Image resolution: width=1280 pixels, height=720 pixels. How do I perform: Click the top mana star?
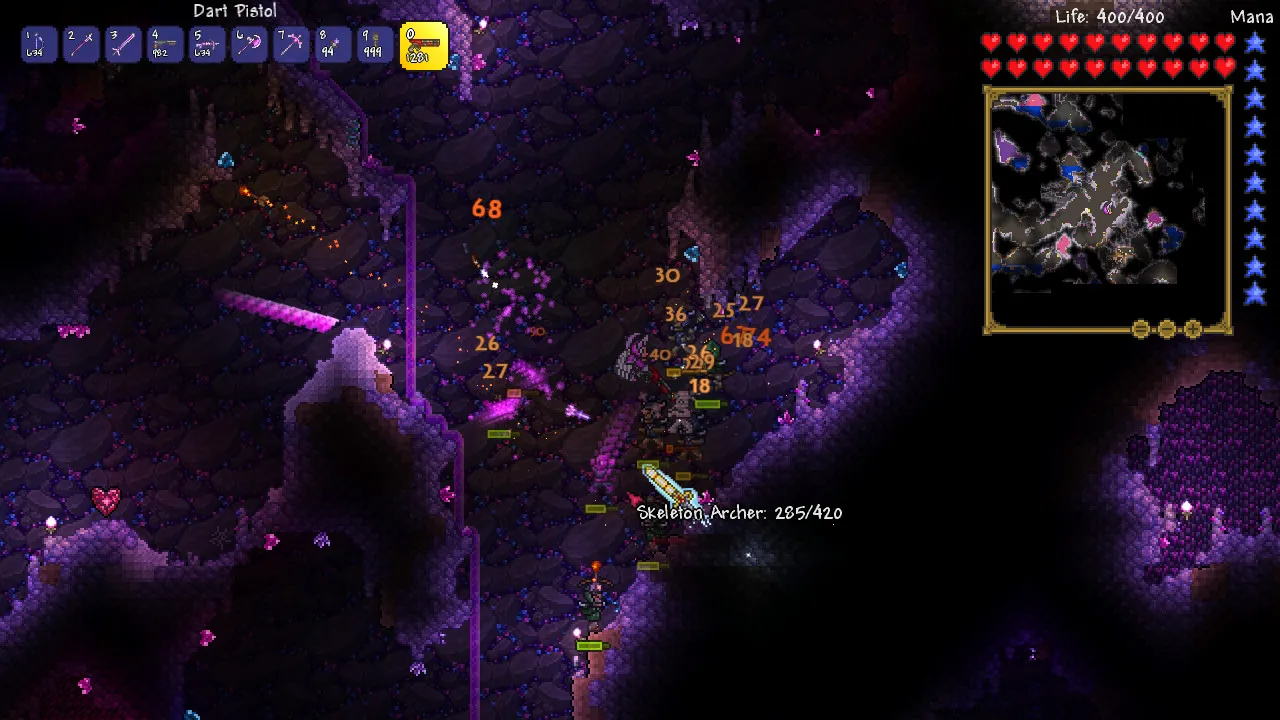point(1254,40)
